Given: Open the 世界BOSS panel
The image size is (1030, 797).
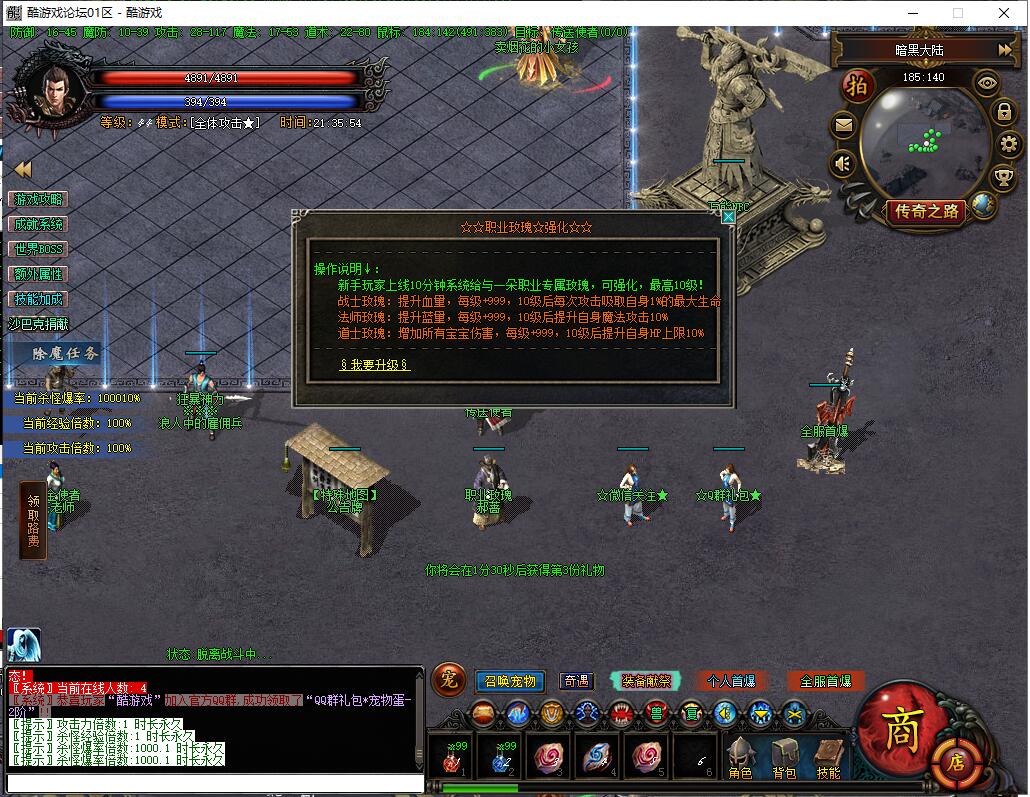Looking at the screenshot, I should 38,249.
